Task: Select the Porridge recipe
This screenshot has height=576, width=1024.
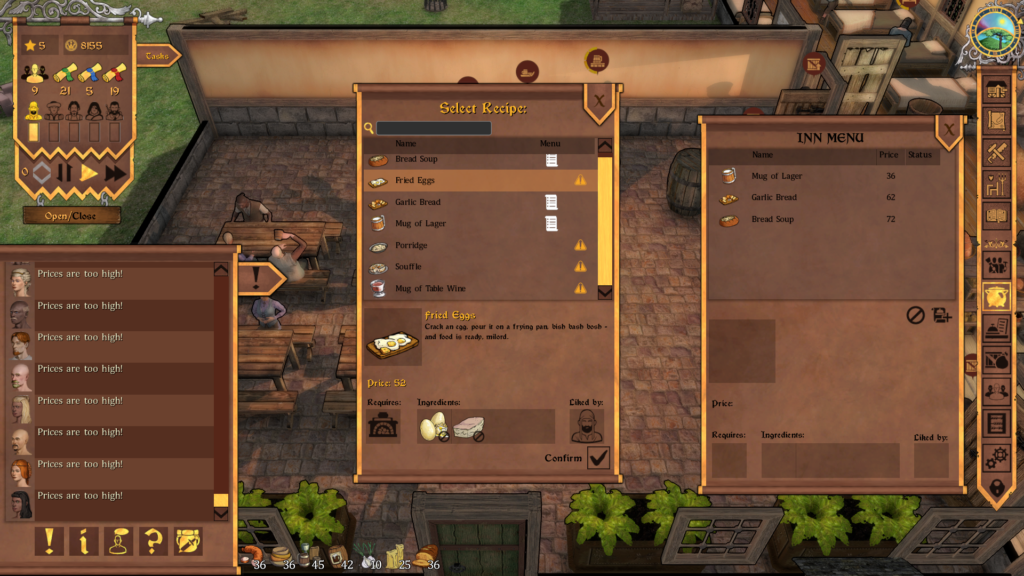Action: tap(470, 245)
